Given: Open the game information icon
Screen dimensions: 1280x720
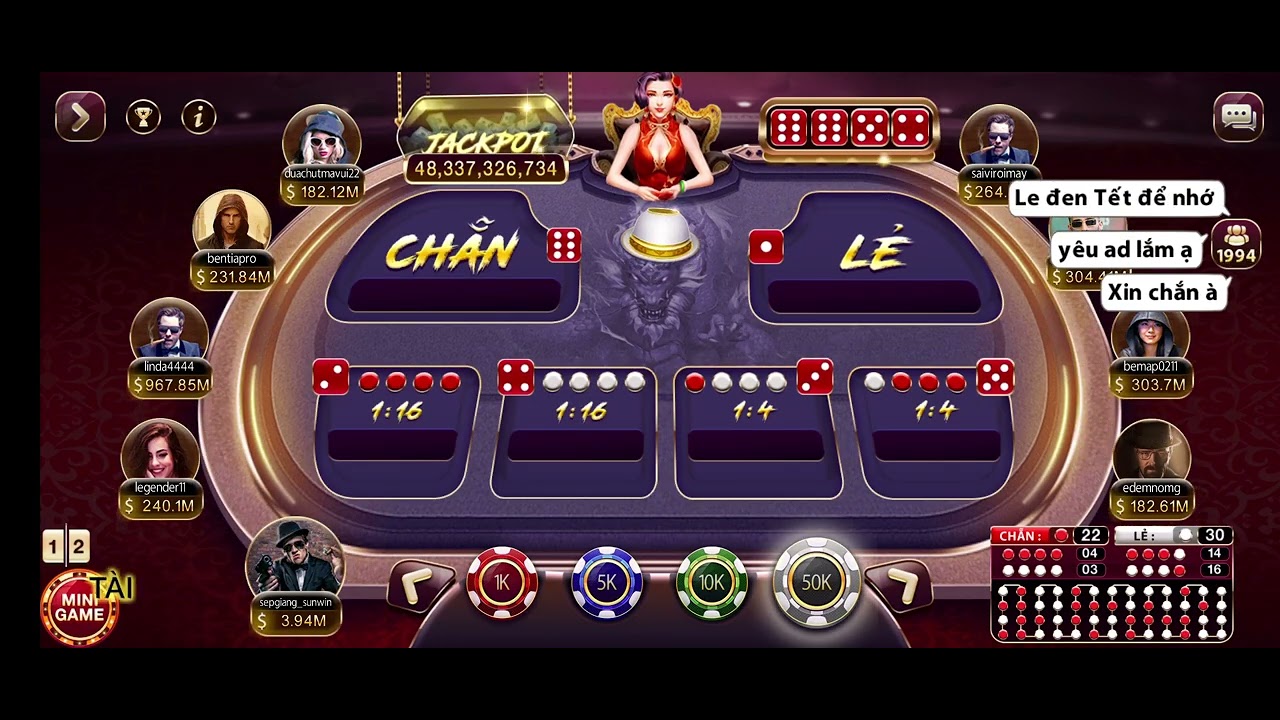Looking at the screenshot, I should (197, 117).
